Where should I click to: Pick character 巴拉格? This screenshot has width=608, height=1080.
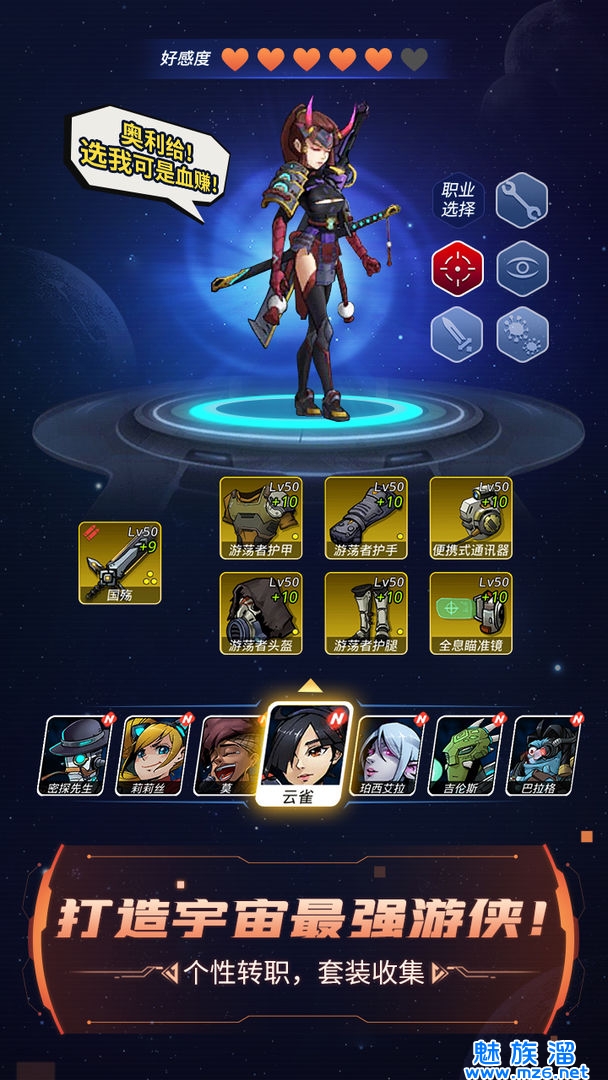point(545,755)
